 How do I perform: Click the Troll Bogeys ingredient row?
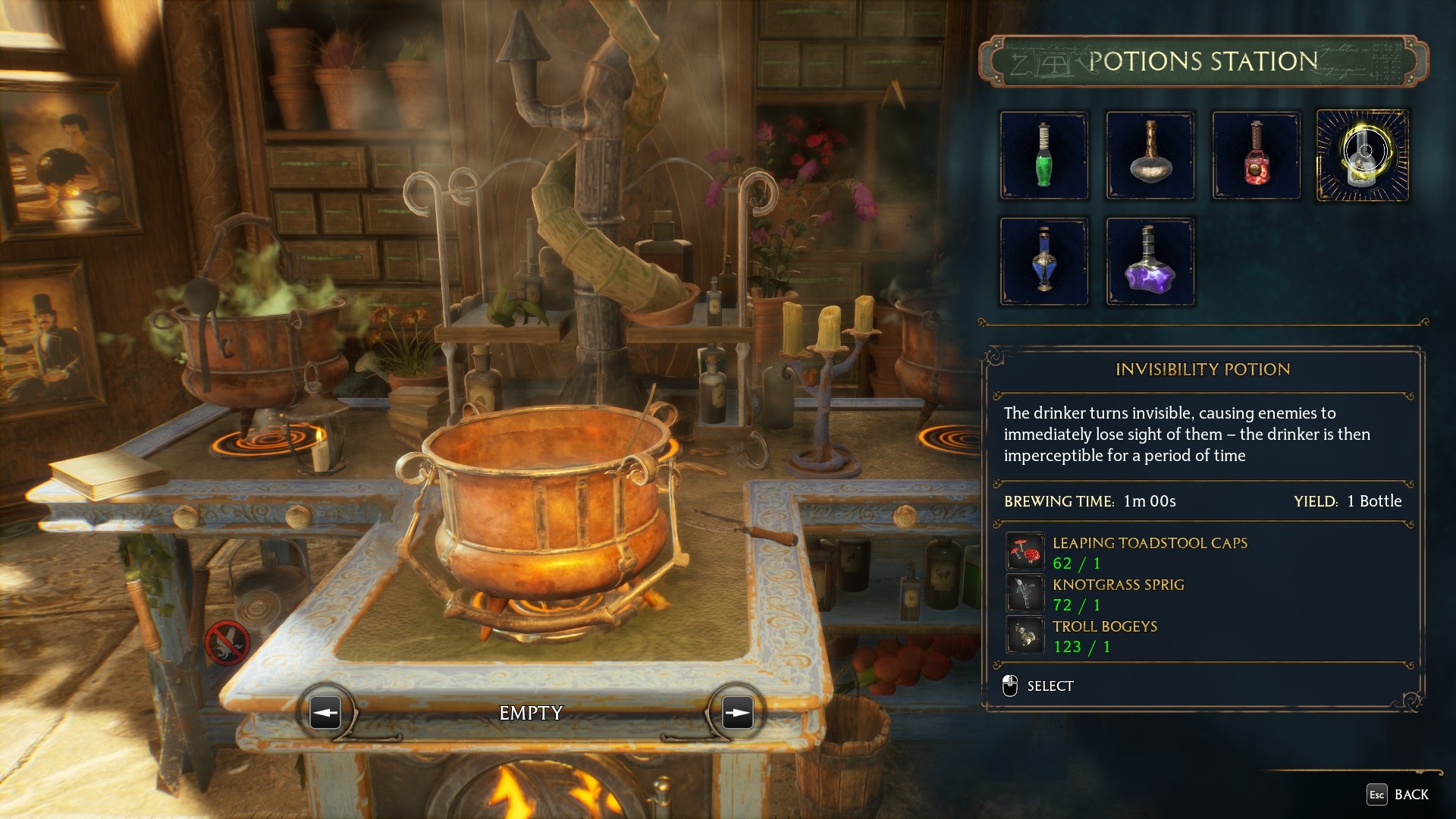click(1104, 635)
